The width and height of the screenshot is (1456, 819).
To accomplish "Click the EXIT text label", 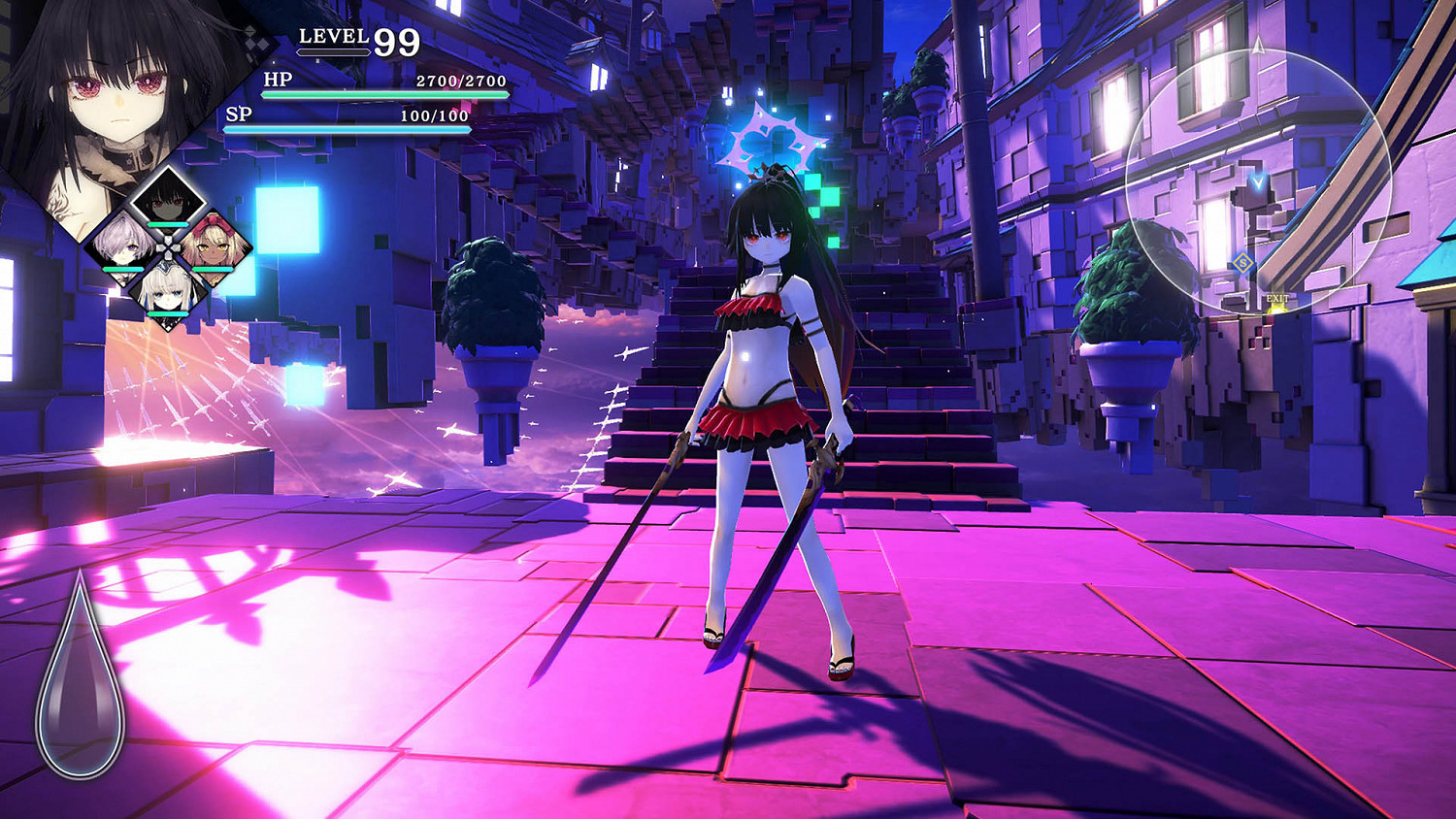I will point(1277,298).
